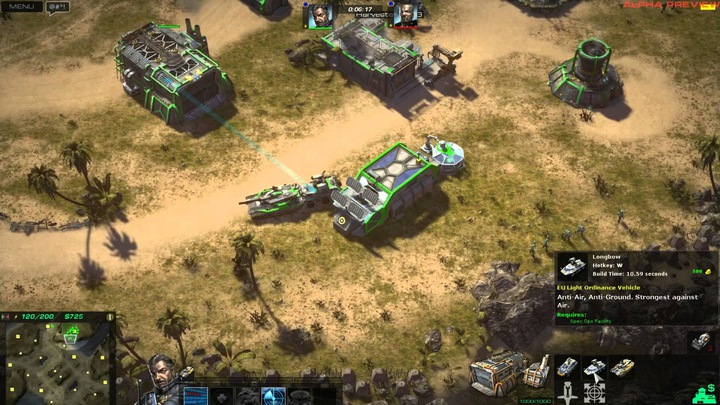Build the Longbow anti-air vehicle
This screenshot has height=405, width=720.
click(595, 367)
